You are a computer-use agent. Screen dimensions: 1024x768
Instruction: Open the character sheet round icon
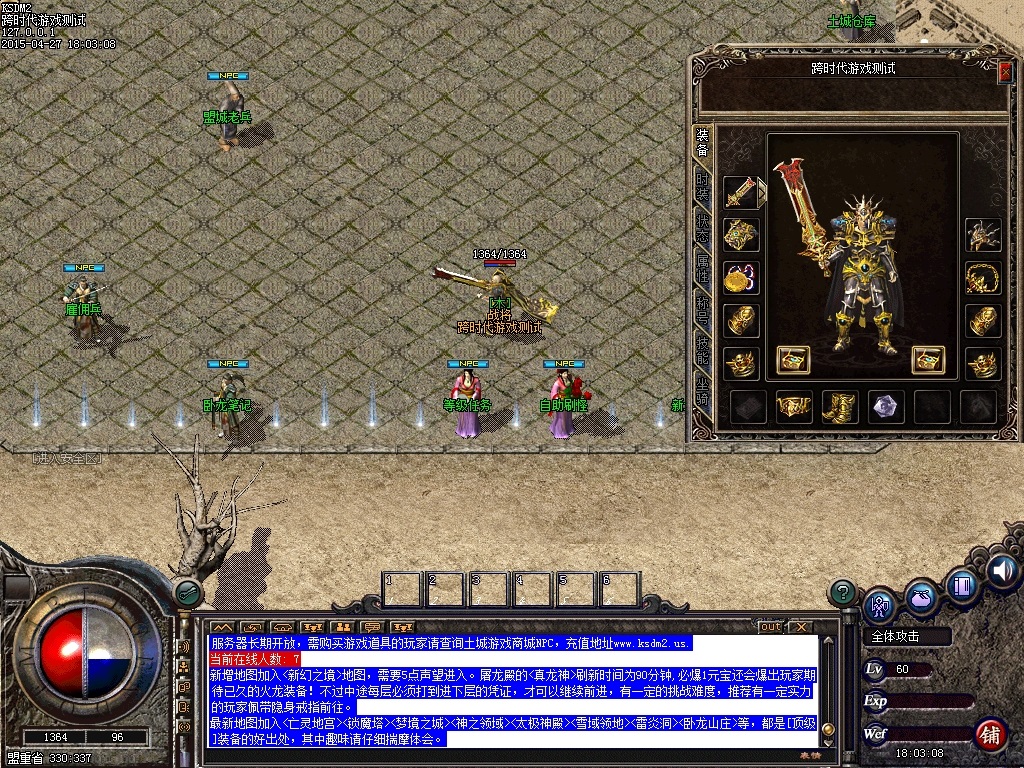click(x=880, y=603)
